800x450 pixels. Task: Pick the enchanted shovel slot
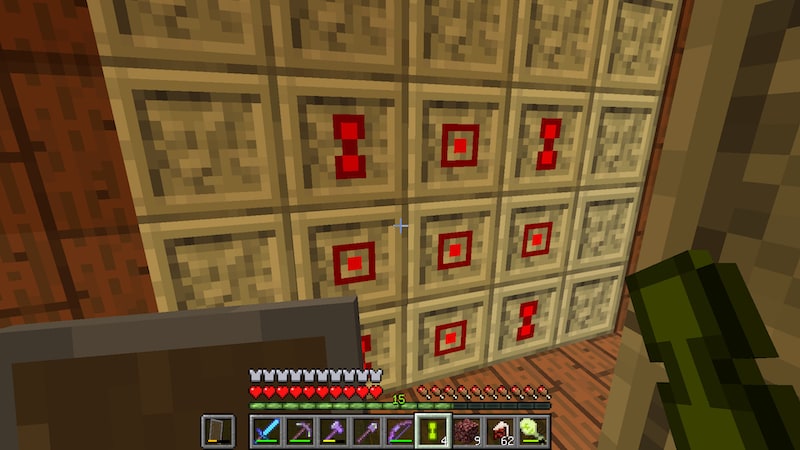click(365, 430)
